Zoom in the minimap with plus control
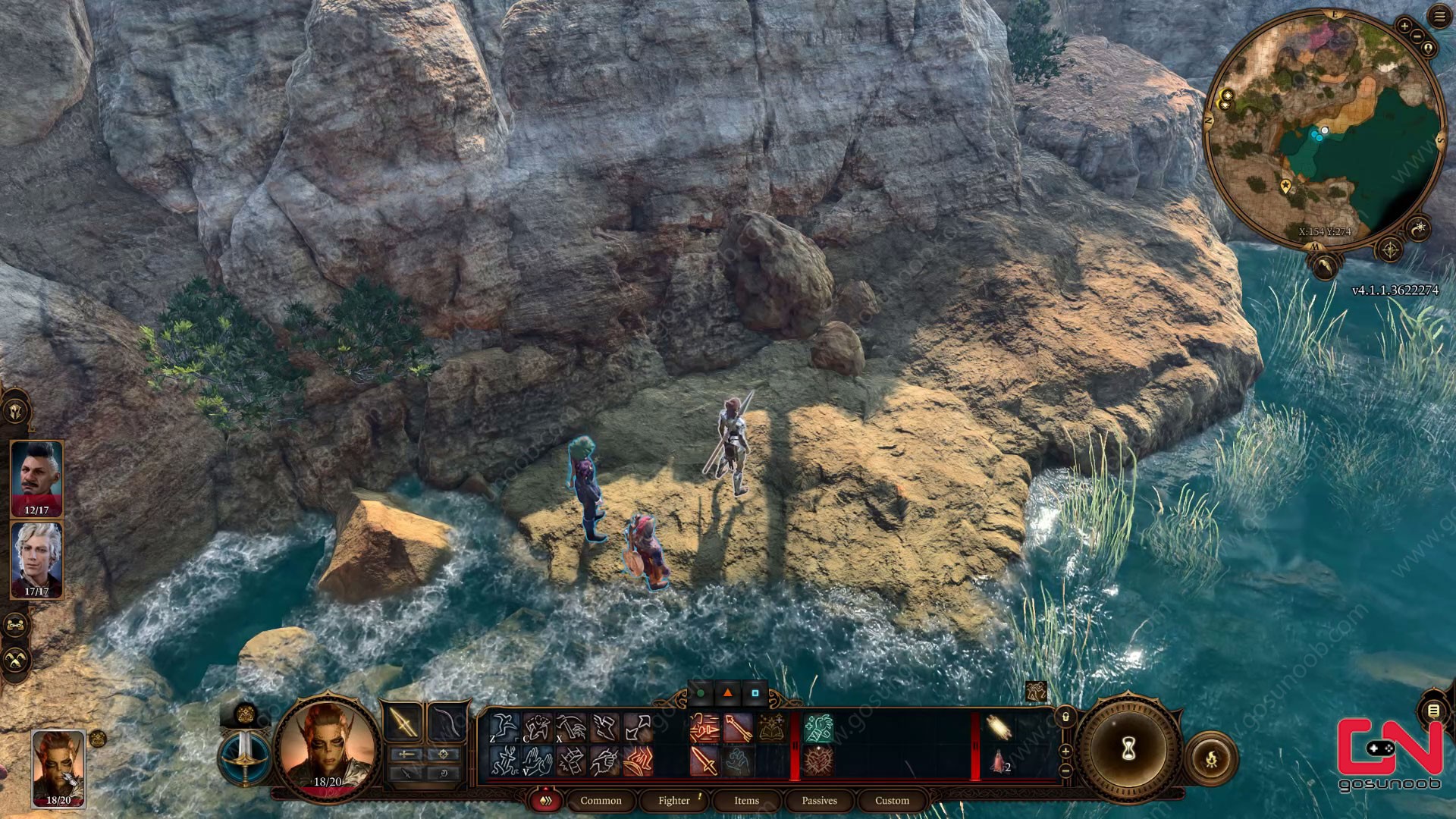 pyautogui.click(x=1405, y=25)
